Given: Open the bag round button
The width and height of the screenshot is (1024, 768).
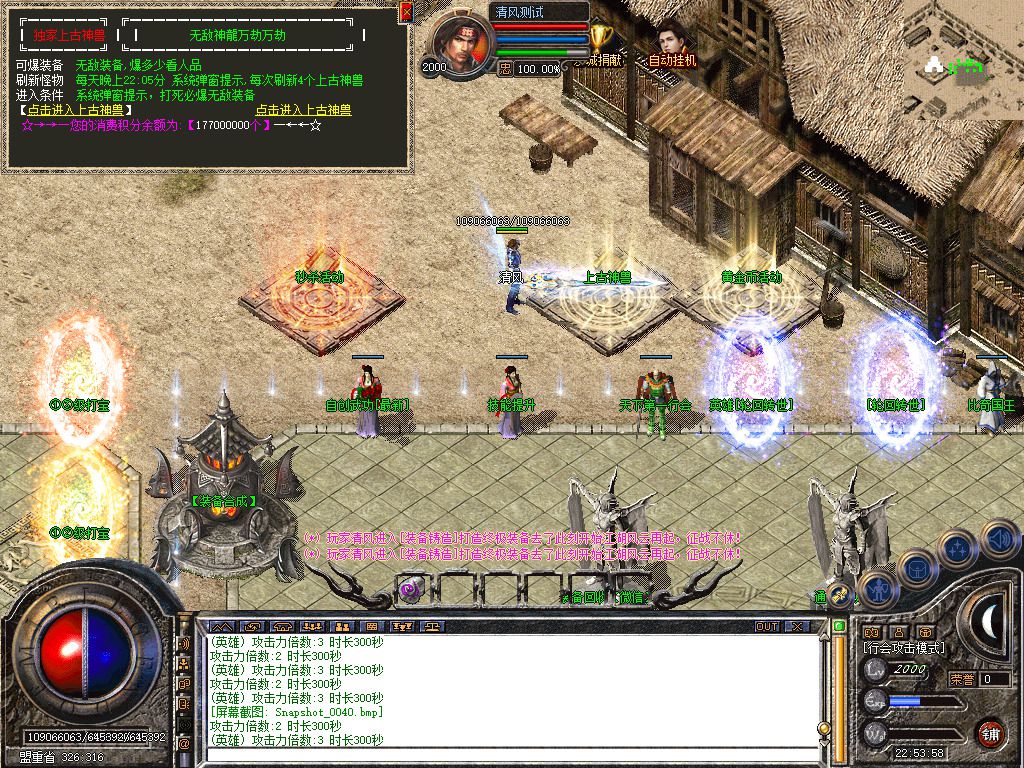Looking at the screenshot, I should click(x=916, y=569).
